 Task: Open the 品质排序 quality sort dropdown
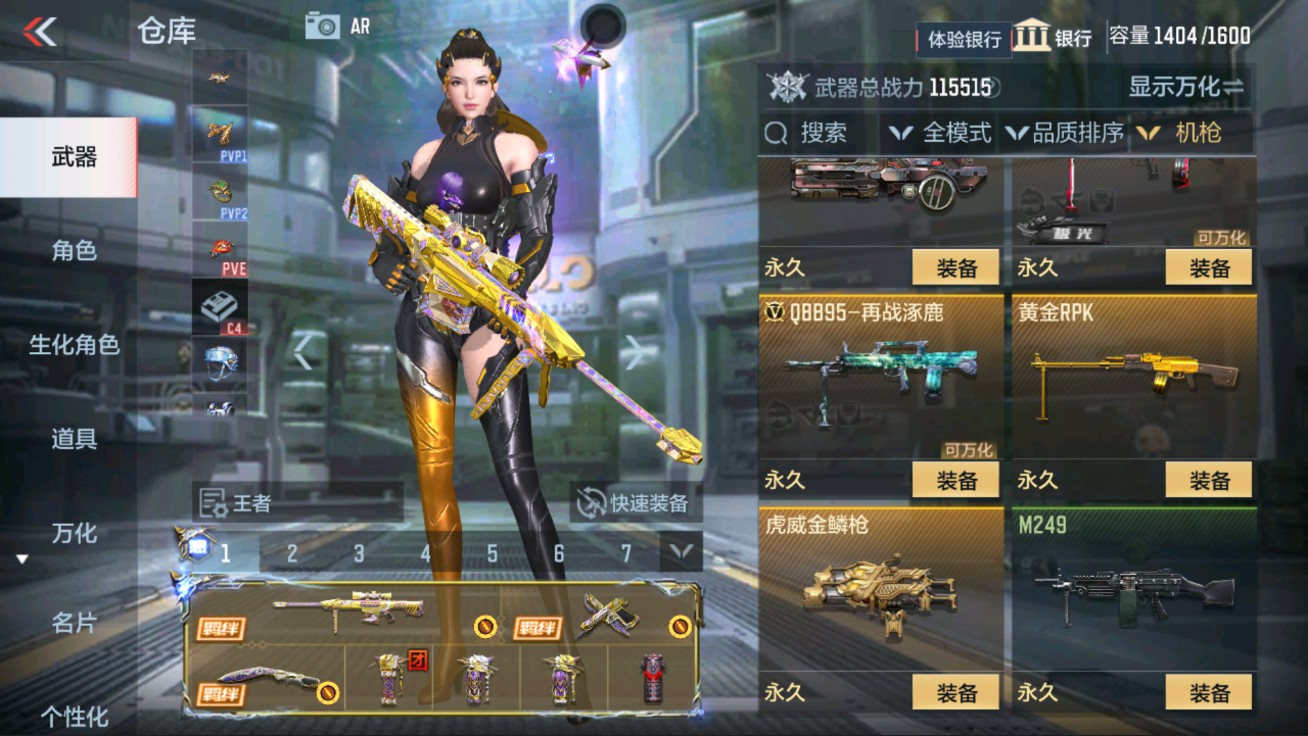coord(1080,132)
